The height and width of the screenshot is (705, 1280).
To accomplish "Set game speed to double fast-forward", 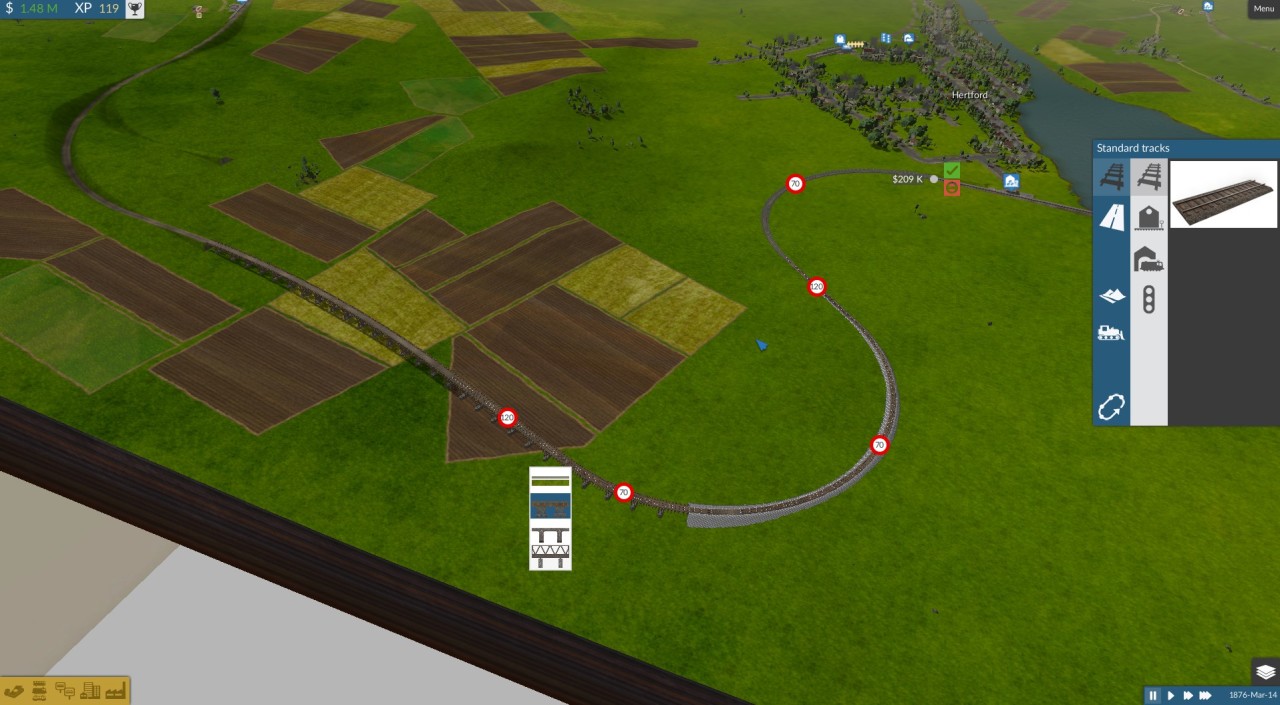I will click(x=1188, y=695).
